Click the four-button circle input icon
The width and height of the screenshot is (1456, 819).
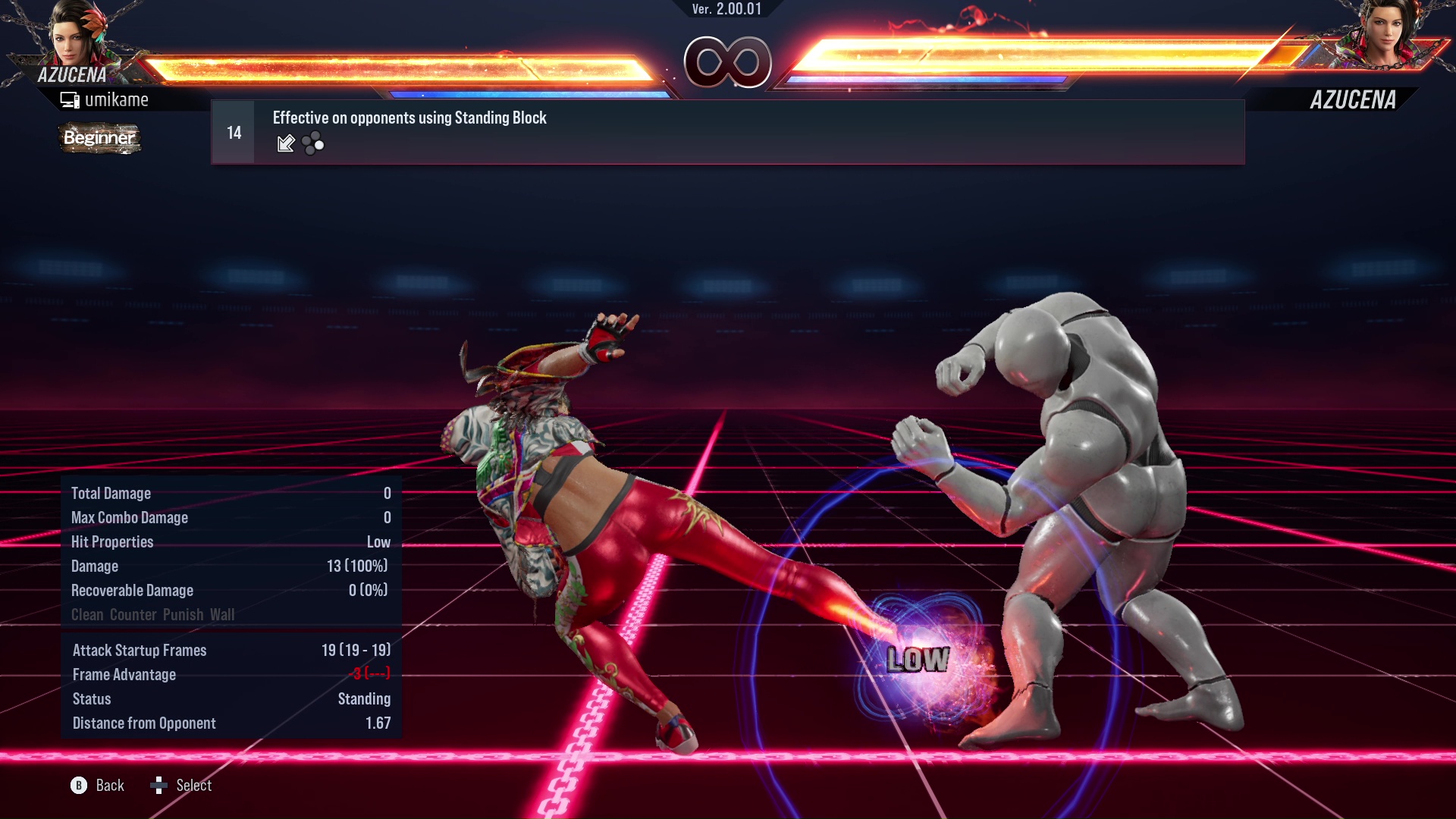tap(311, 143)
